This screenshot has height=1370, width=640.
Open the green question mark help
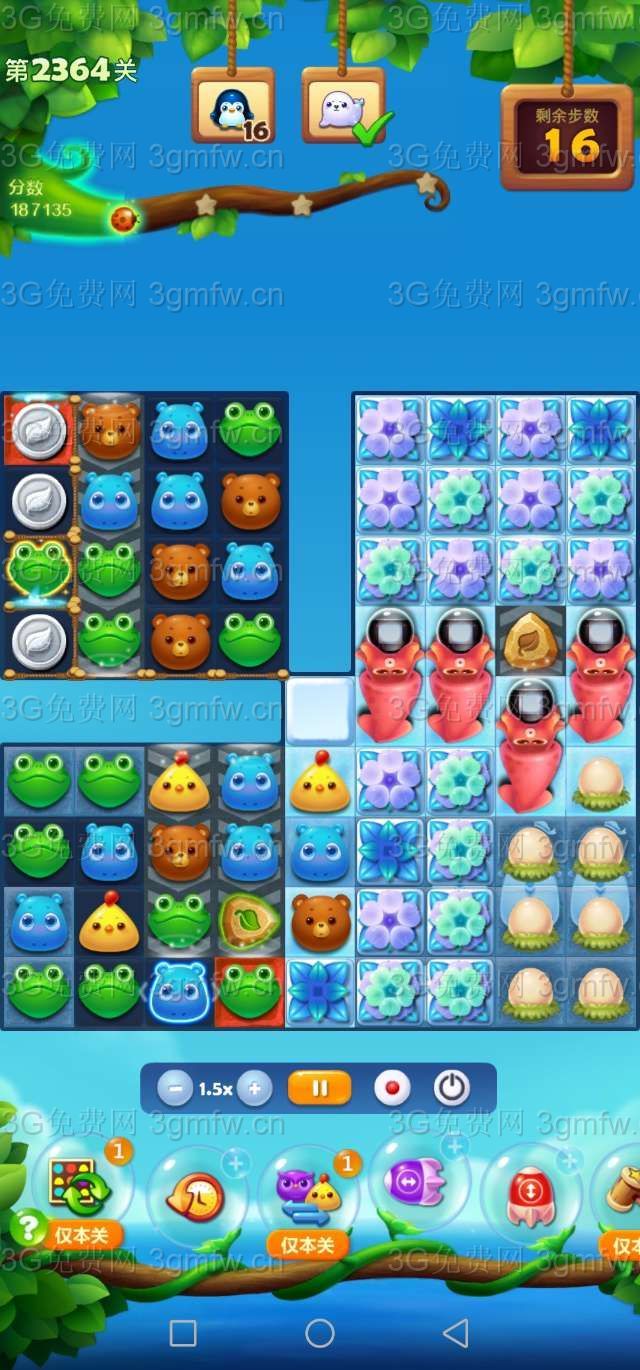click(28, 1227)
